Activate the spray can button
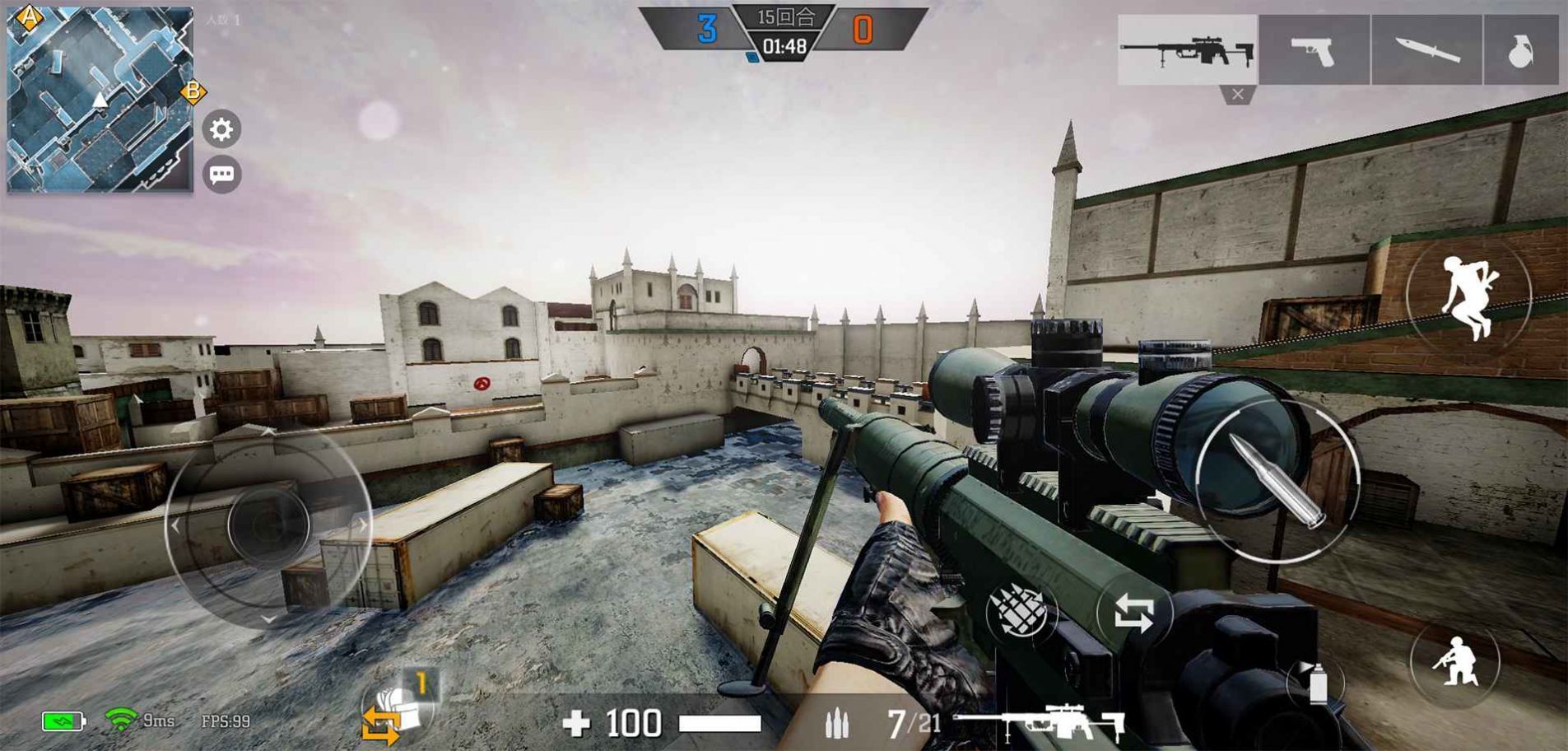This screenshot has height=751, width=1568. [x=1317, y=683]
